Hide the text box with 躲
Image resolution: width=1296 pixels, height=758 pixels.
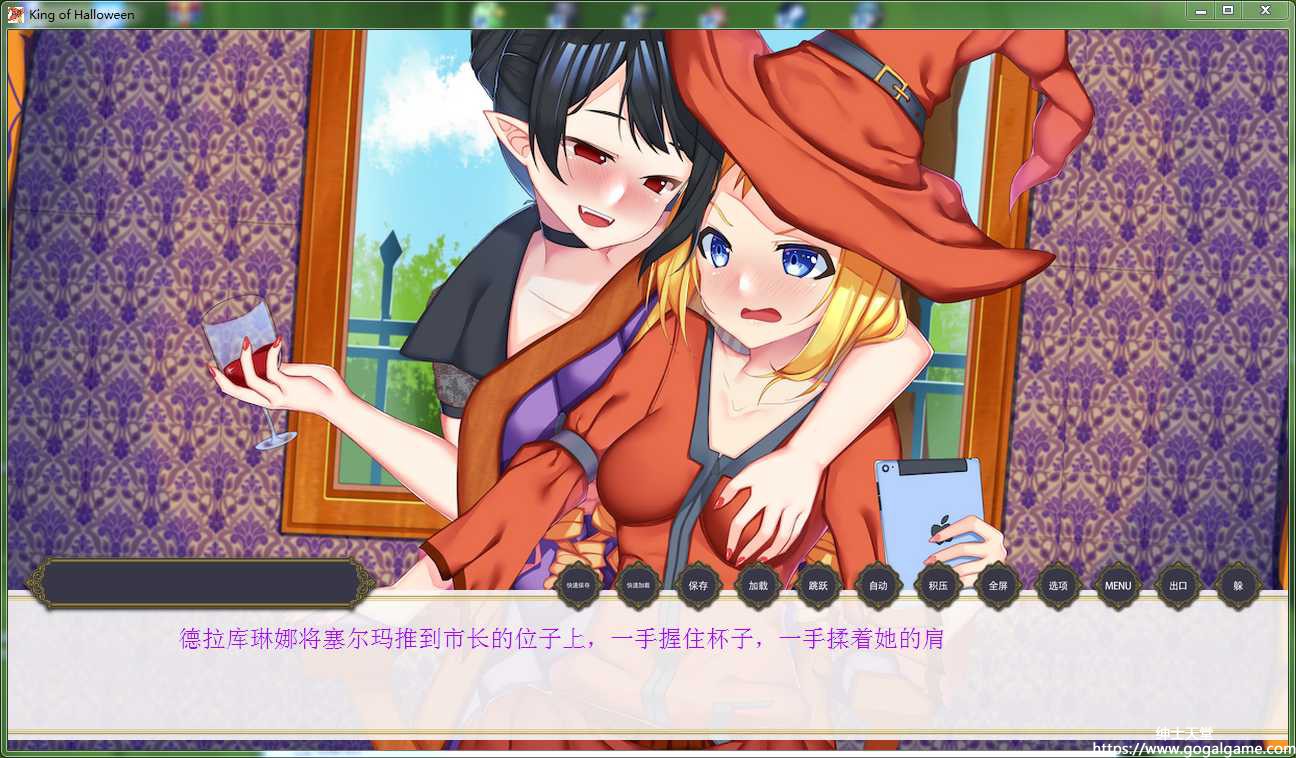1238,586
